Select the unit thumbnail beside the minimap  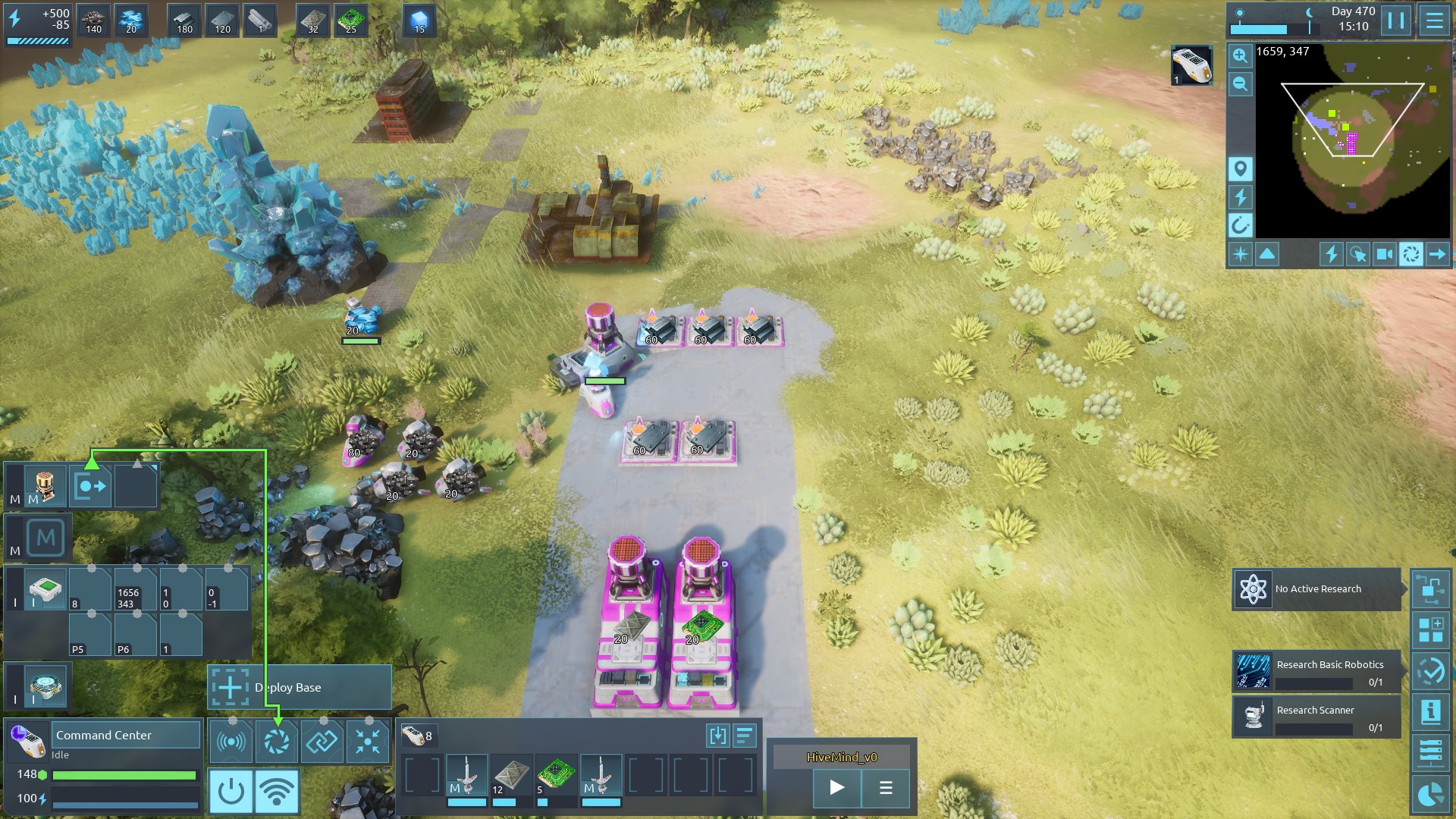point(1191,65)
